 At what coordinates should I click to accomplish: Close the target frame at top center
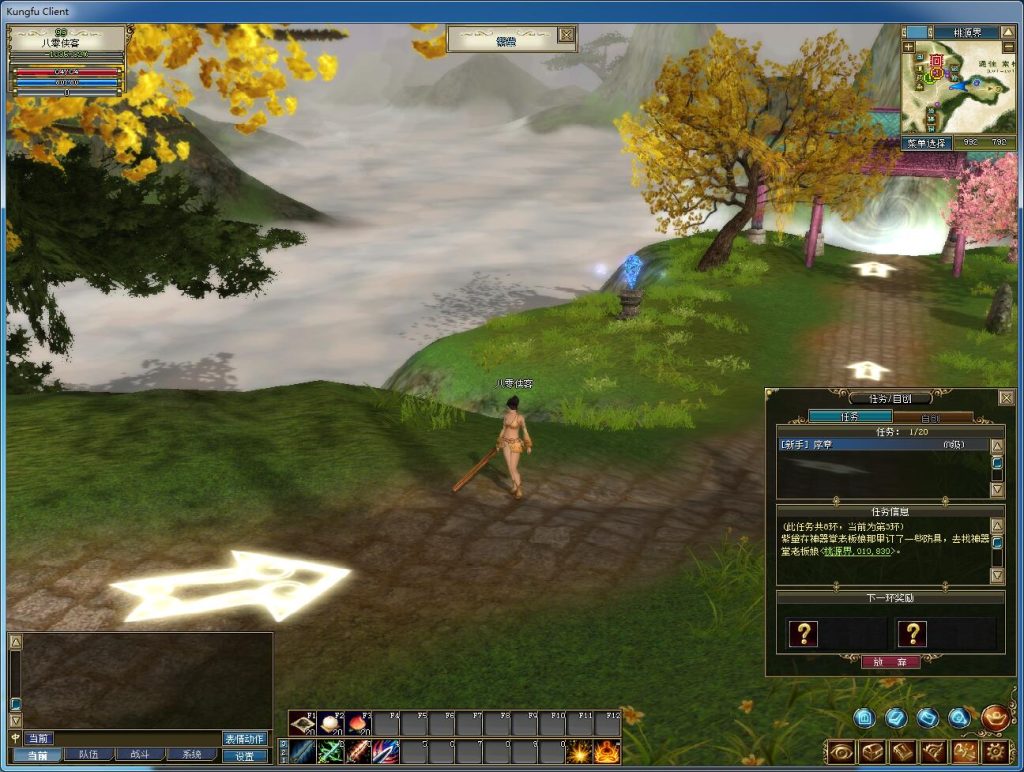click(x=566, y=36)
